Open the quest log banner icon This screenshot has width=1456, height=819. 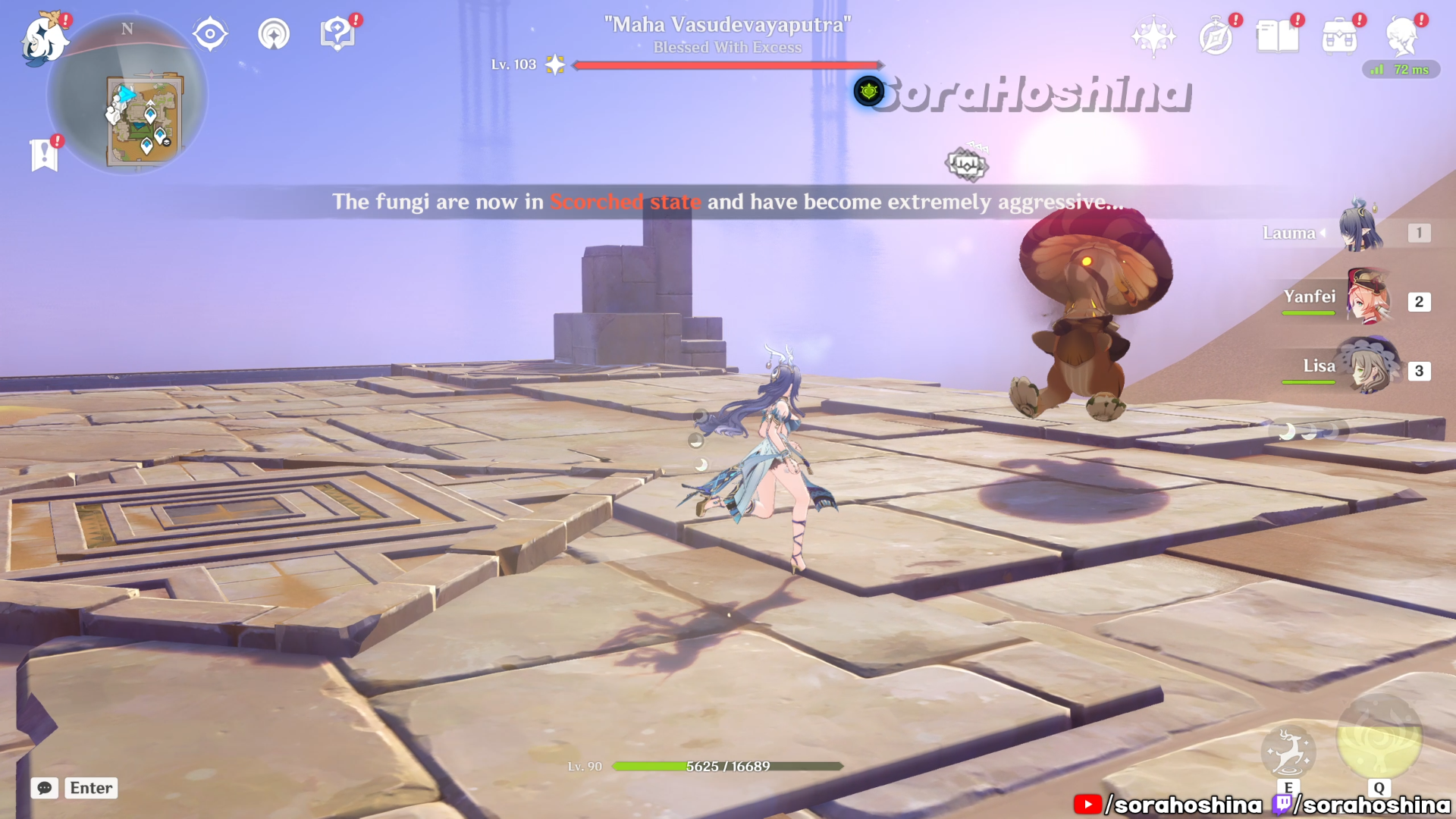tap(44, 155)
